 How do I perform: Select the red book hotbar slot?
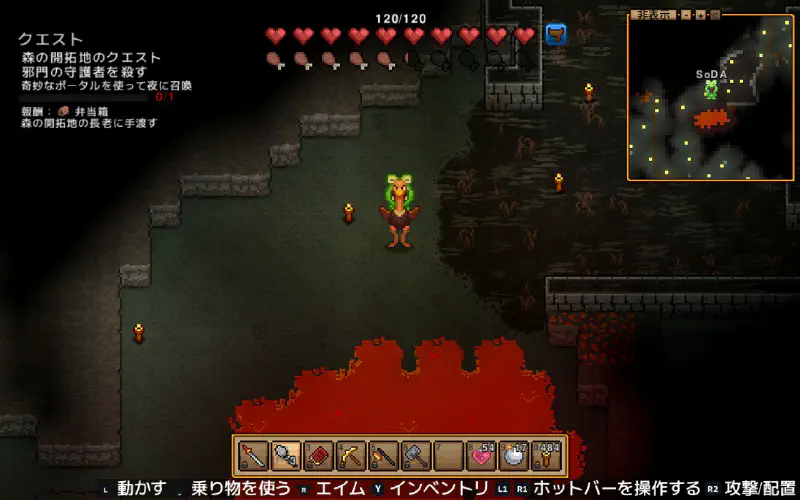tap(318, 456)
